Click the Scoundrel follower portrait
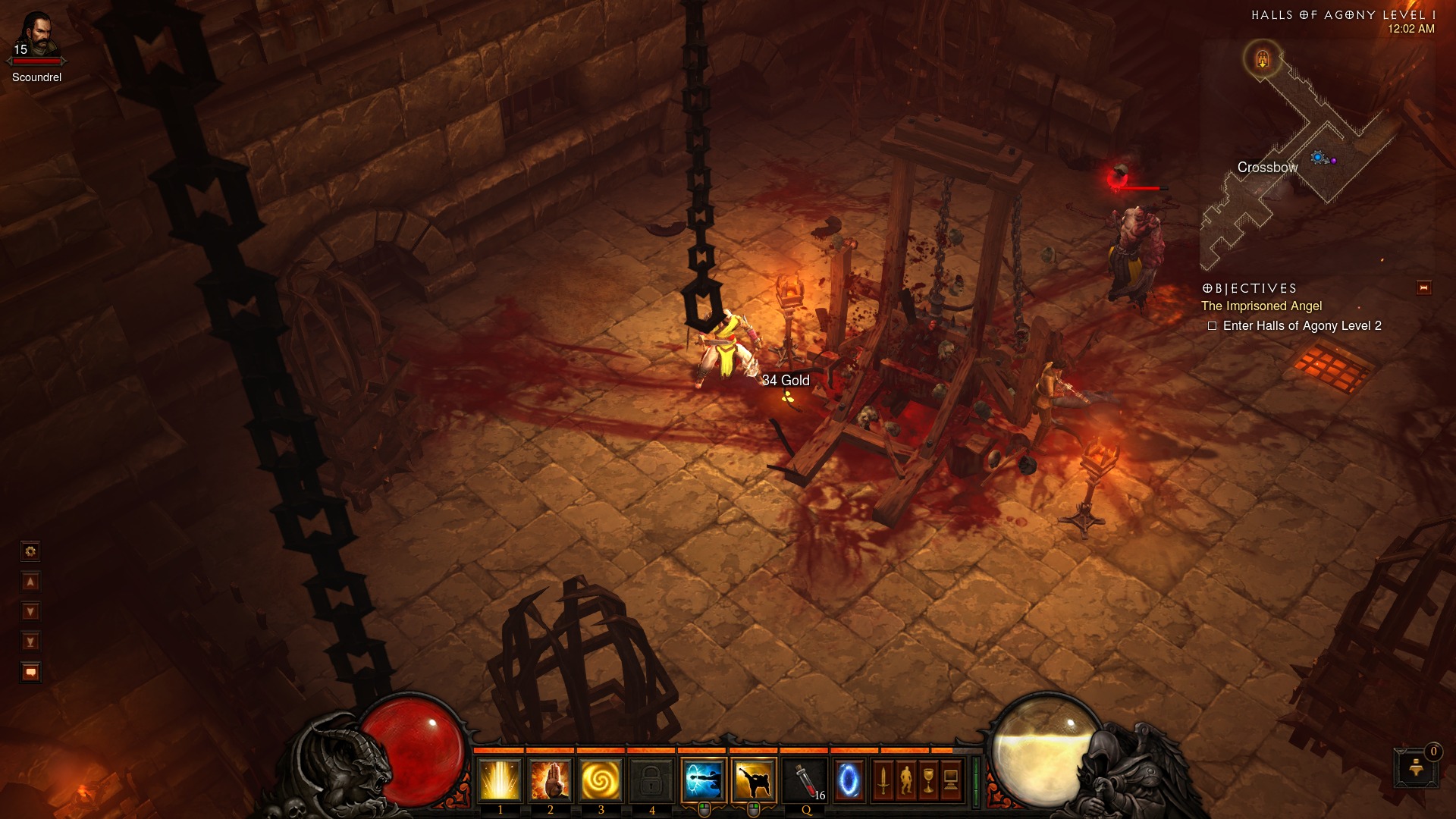1456x819 pixels. [x=36, y=34]
